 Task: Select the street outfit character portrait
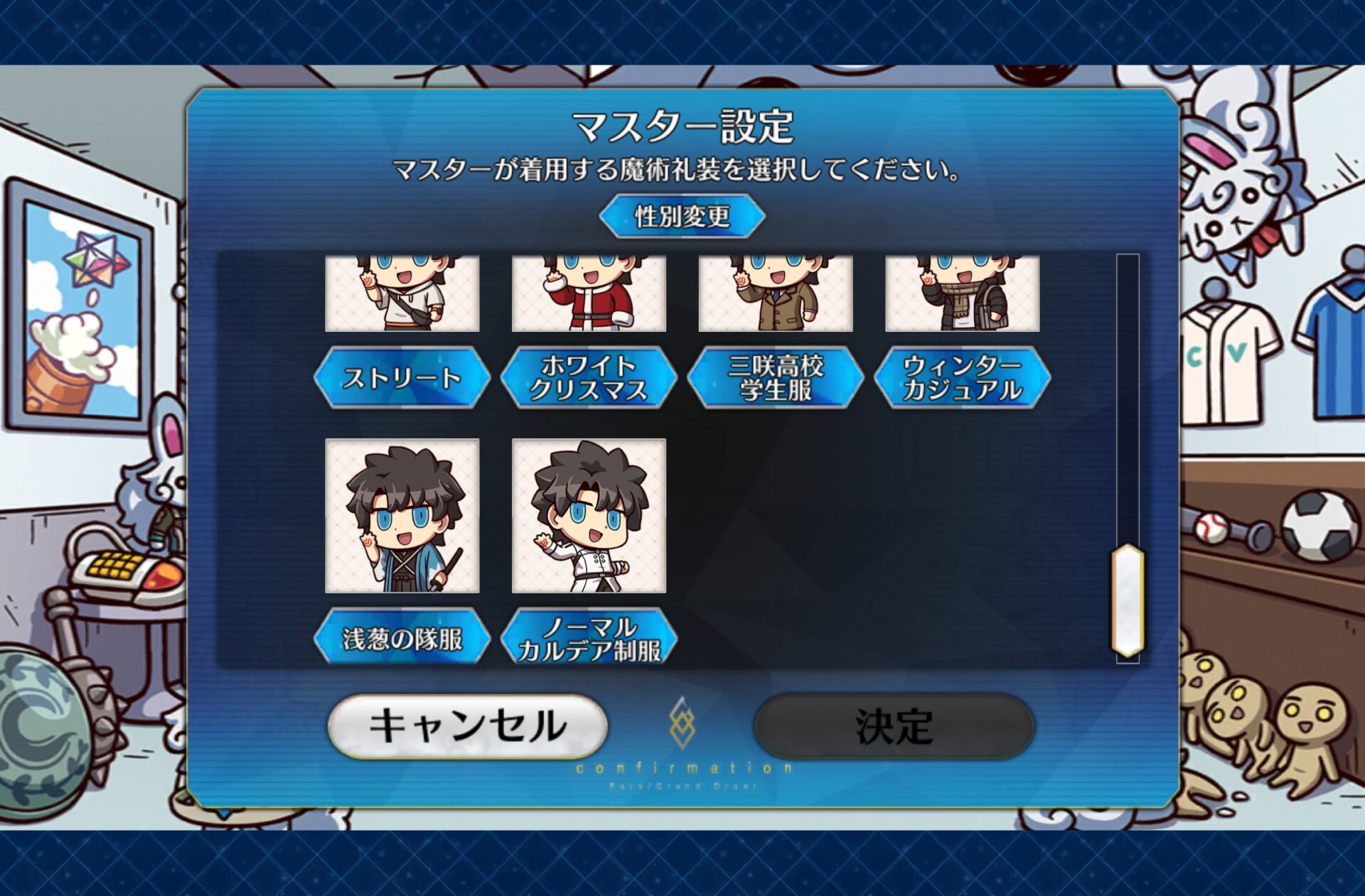402,293
